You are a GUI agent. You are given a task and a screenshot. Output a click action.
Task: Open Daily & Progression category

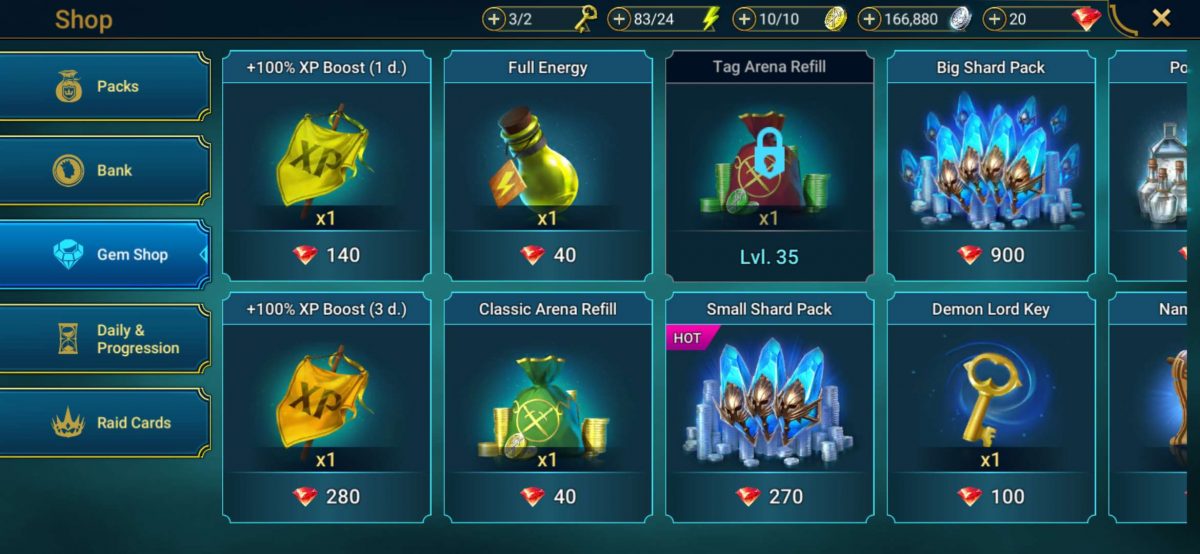[x=105, y=339]
